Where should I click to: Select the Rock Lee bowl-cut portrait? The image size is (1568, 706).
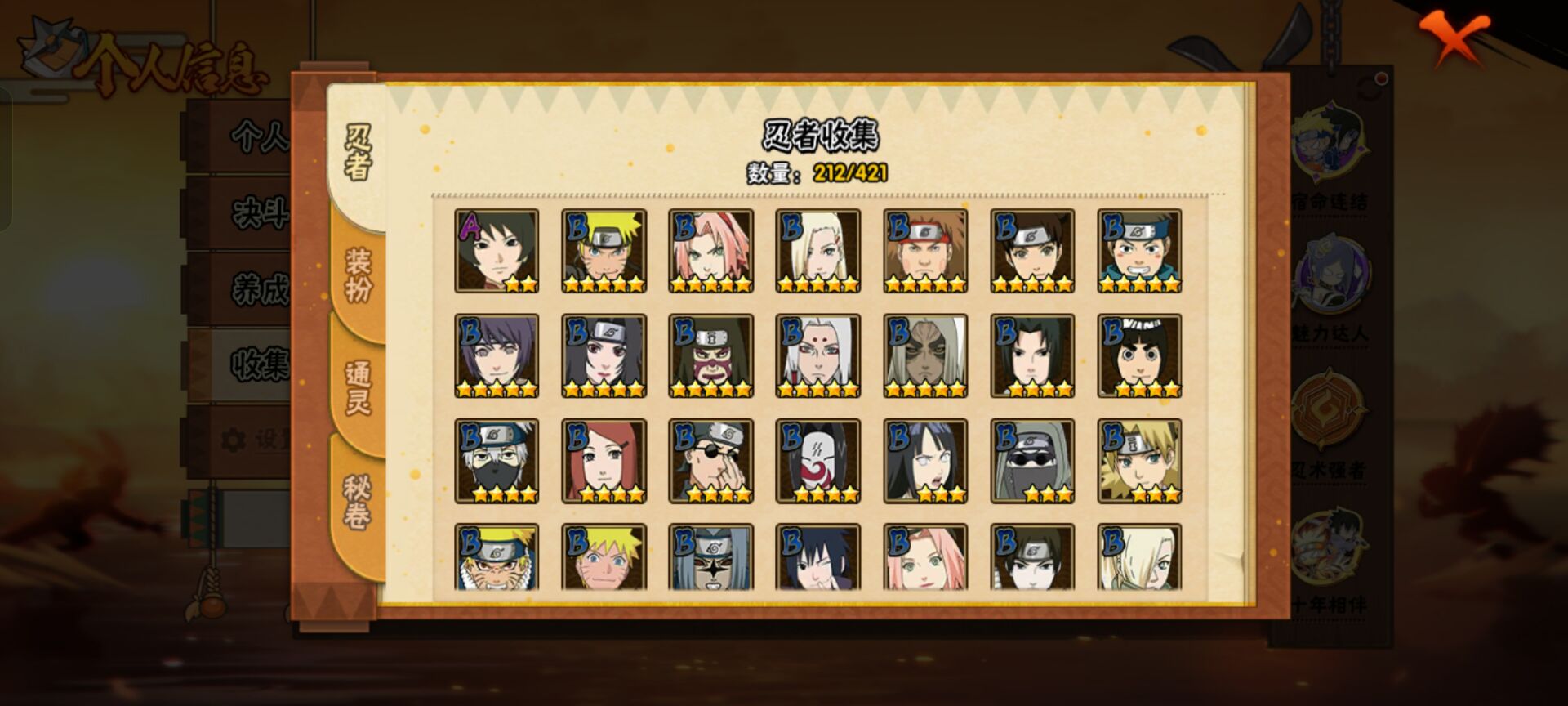[x=1139, y=356]
